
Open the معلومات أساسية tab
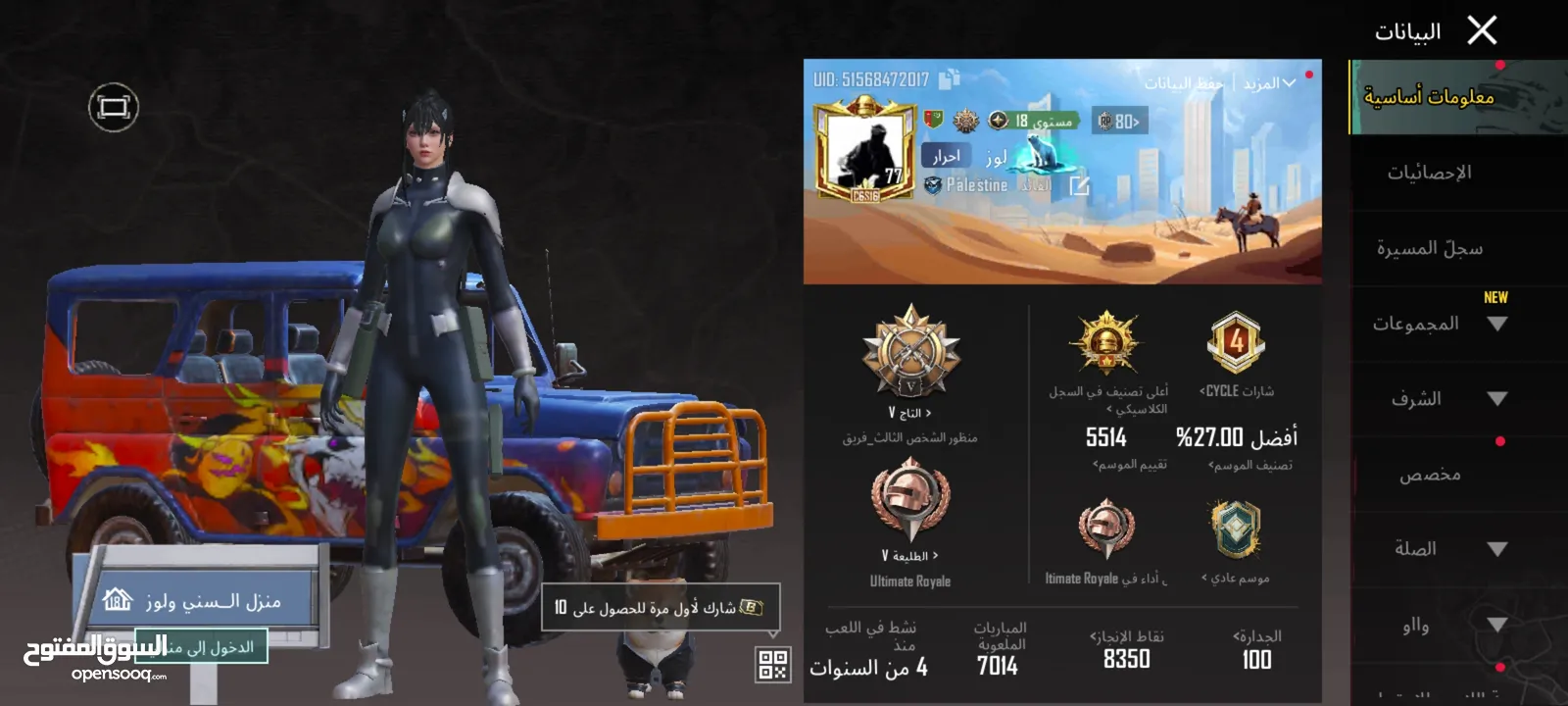tap(1429, 96)
